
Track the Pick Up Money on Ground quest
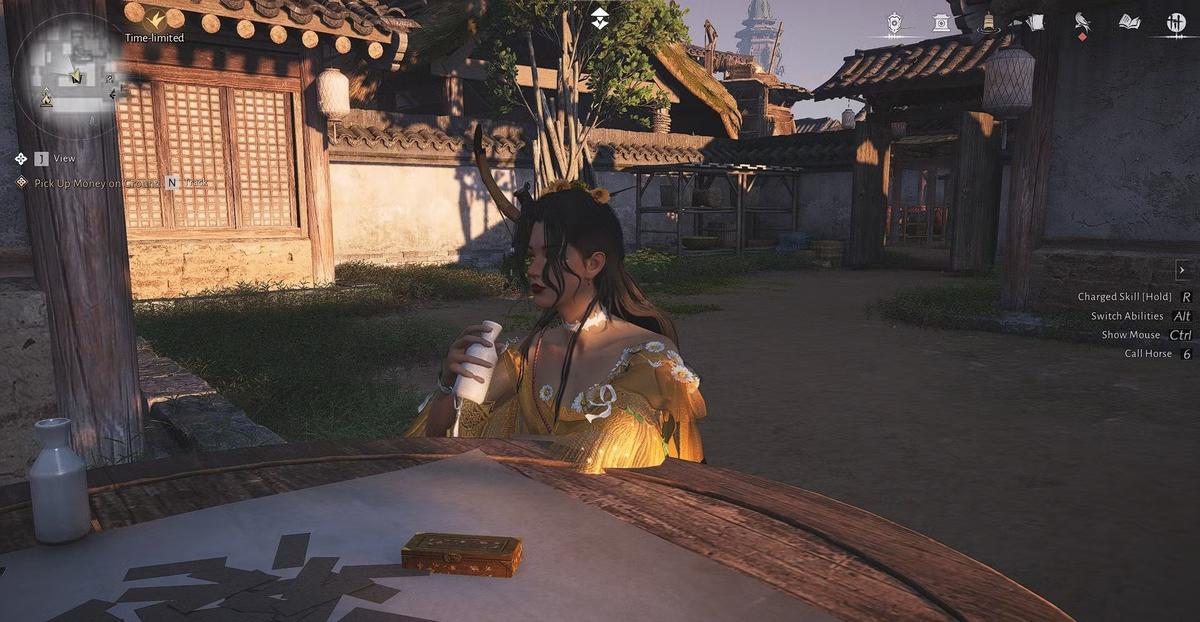172,183
